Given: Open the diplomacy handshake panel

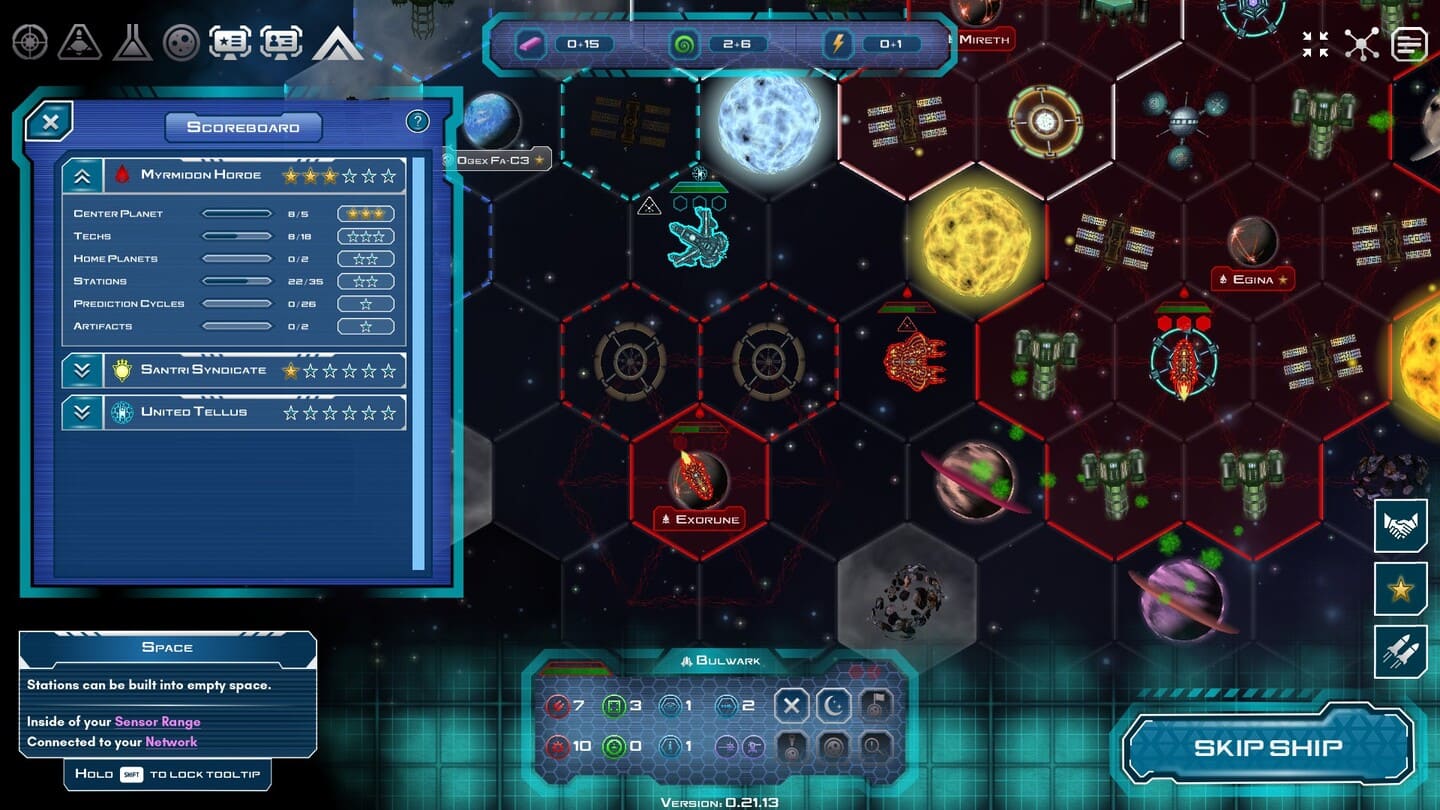Looking at the screenshot, I should point(1400,526).
